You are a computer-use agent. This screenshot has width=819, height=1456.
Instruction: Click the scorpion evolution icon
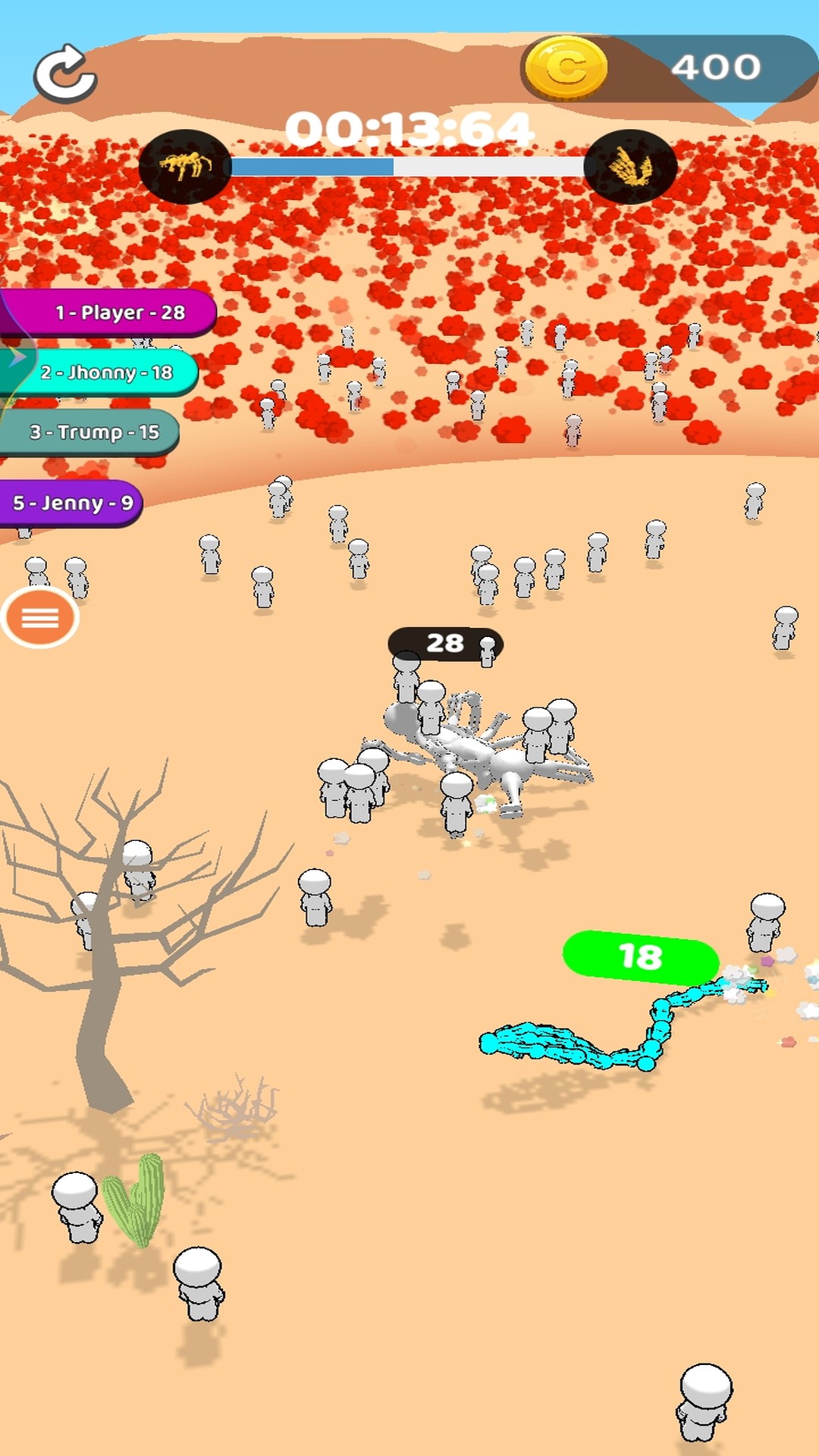click(184, 166)
